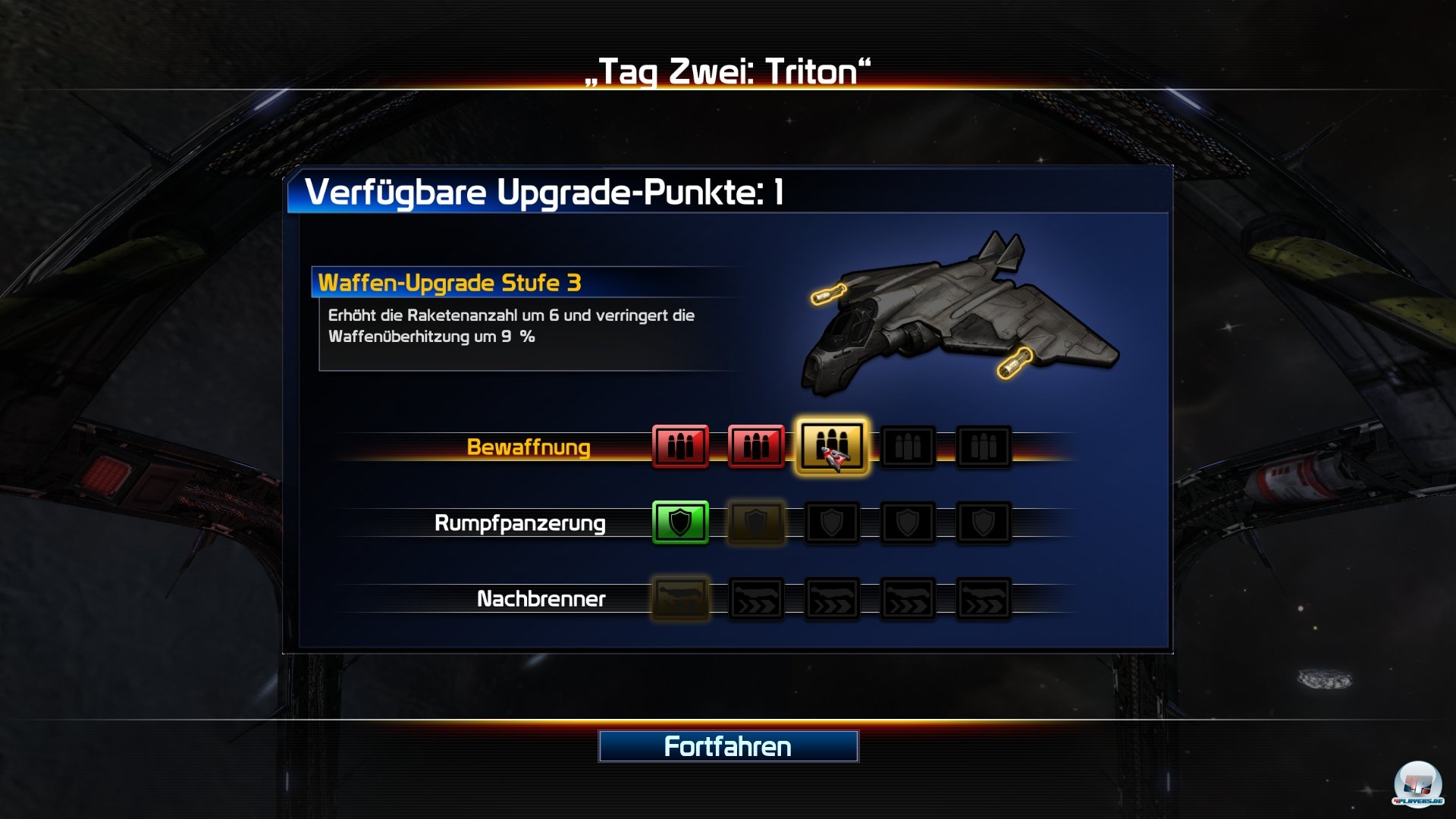Select the Bewaffnung row label
The image size is (1456, 819).
point(529,447)
